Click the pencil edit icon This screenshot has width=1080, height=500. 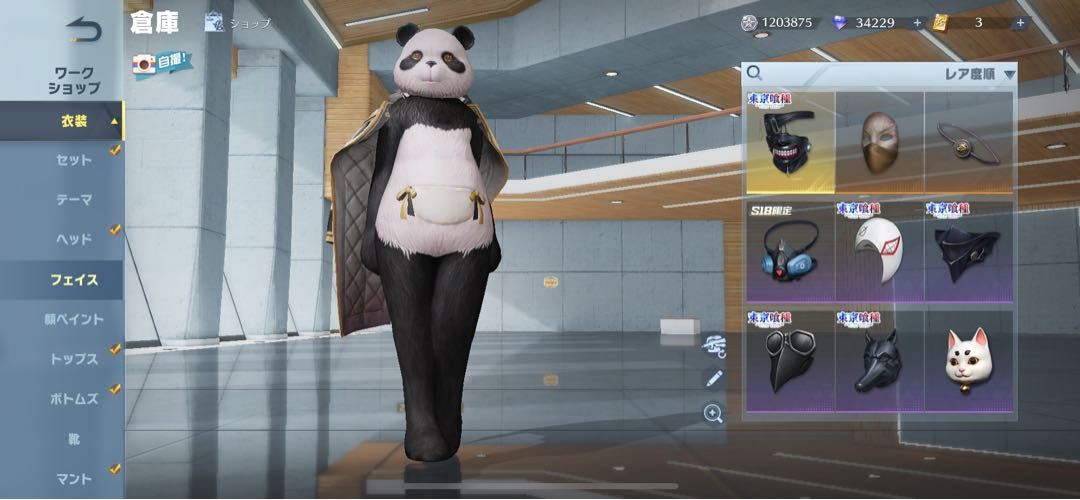(713, 378)
